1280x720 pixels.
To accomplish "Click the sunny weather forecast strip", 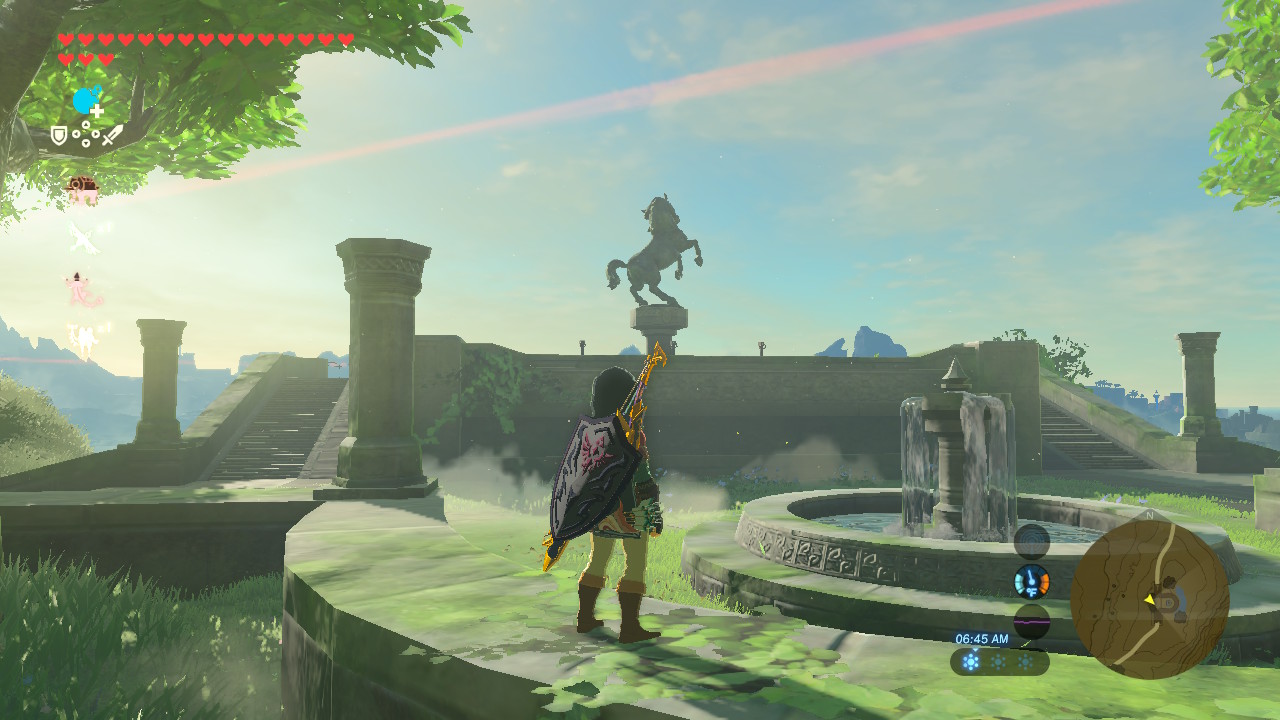I will click(999, 661).
